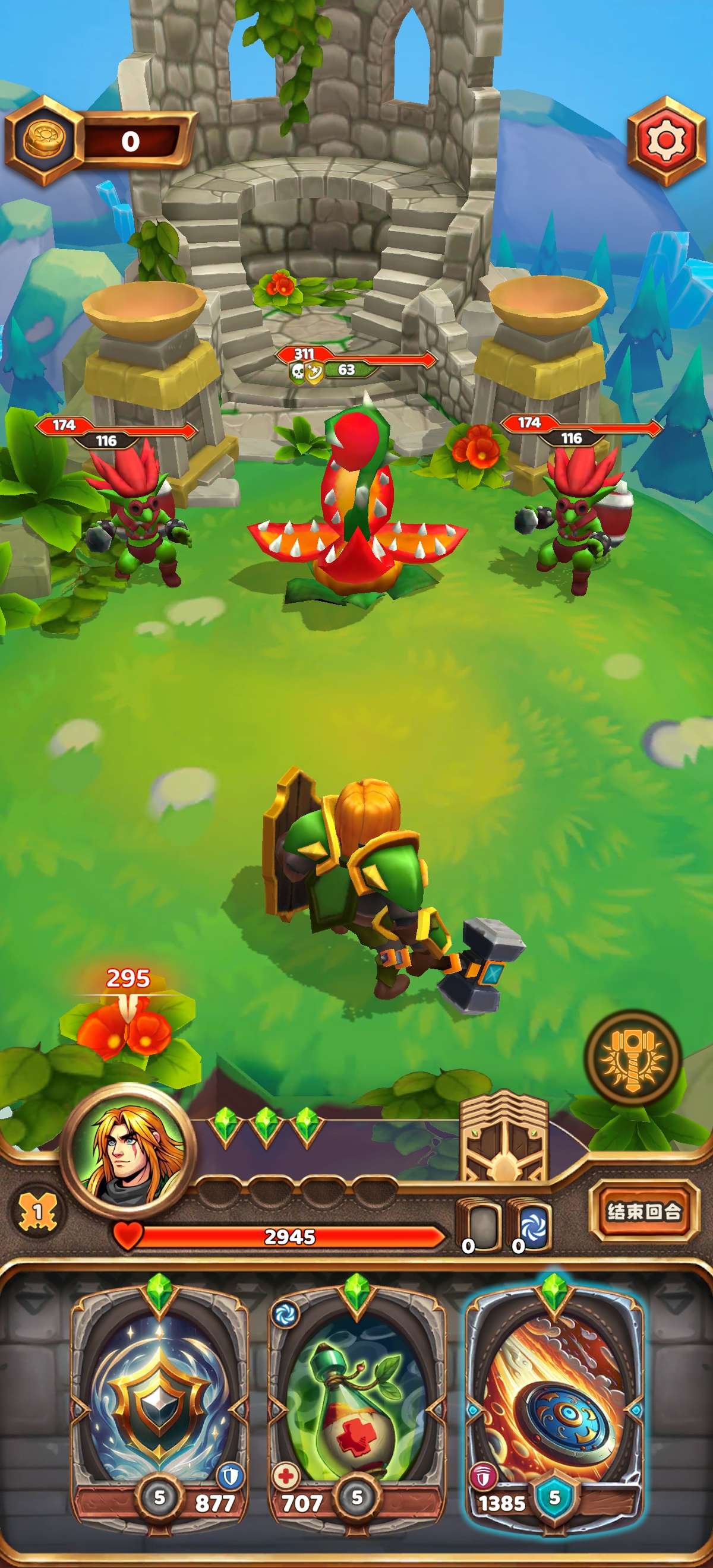713x1568 pixels.
Task: Target the center plant enemy with 311 health
Action: 356,505
